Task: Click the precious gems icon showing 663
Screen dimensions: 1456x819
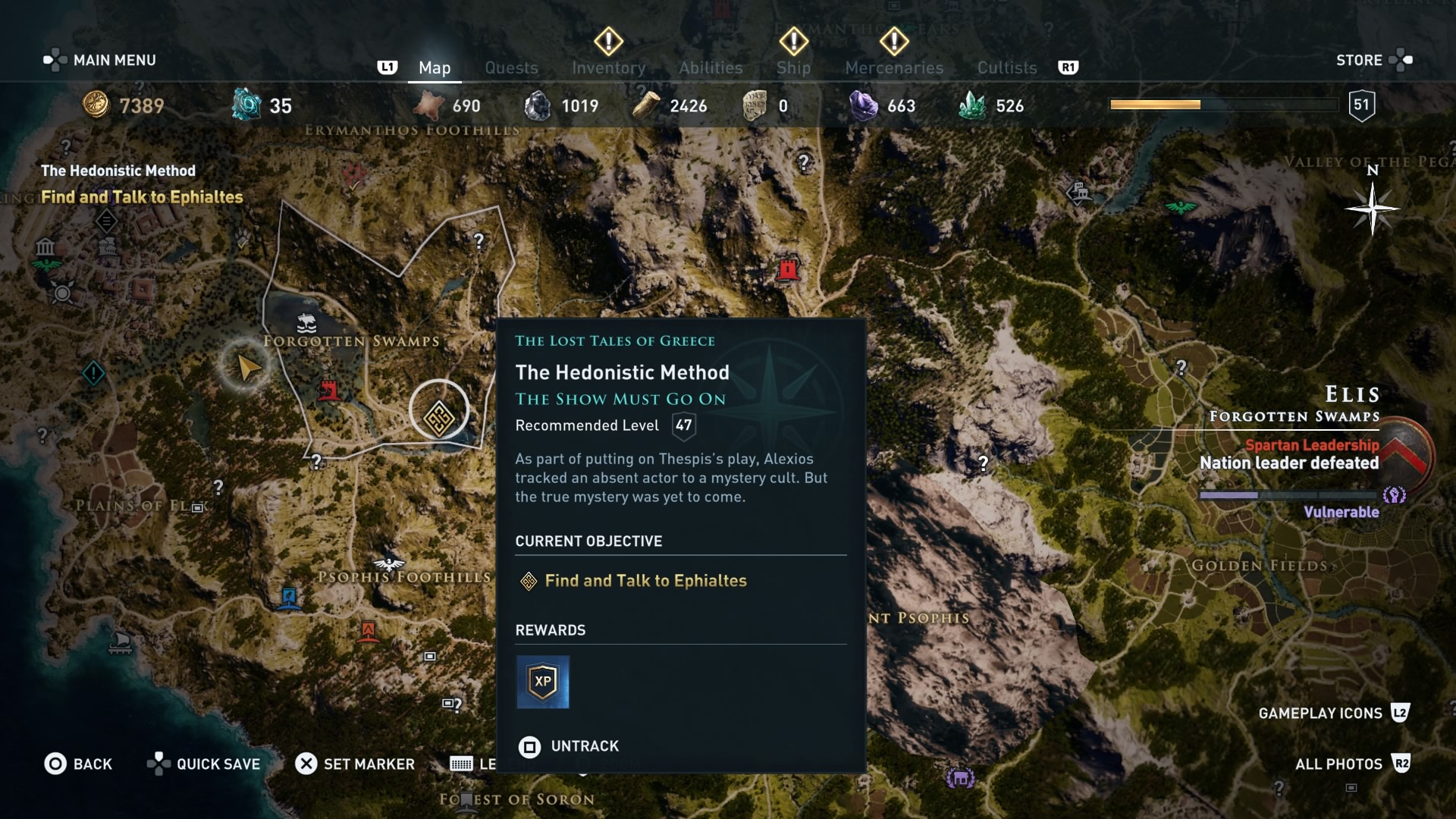Action: 864,105
